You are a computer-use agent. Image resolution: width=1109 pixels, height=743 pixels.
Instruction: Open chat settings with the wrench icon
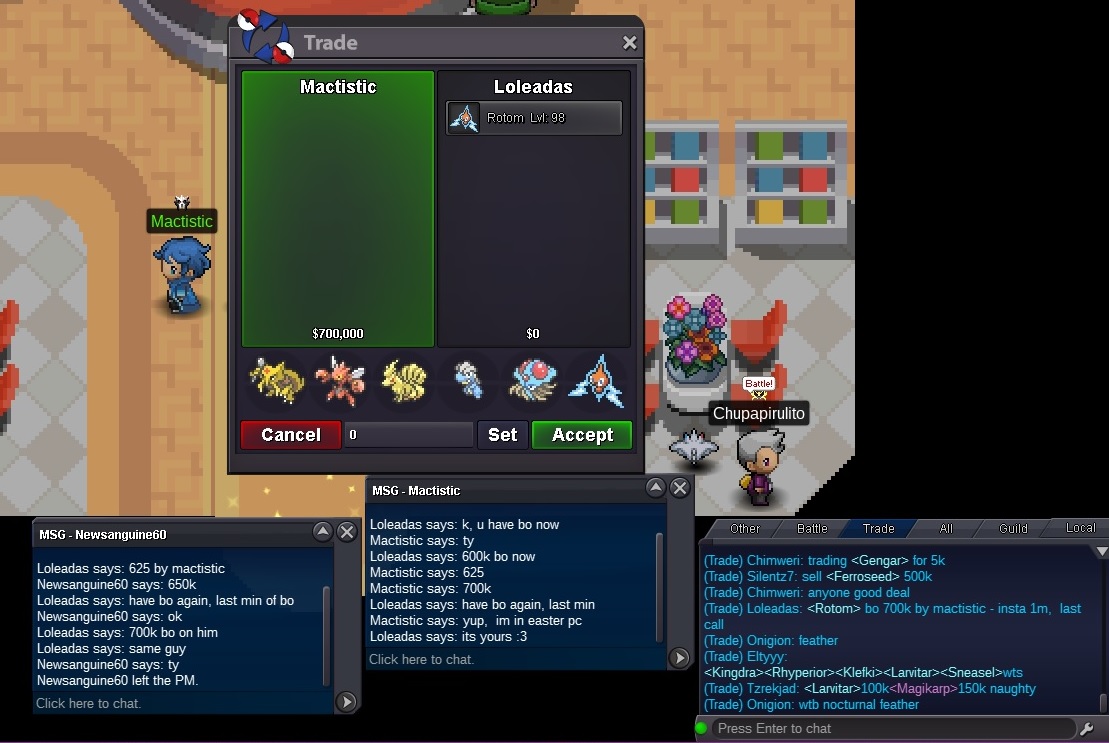coord(1088,729)
